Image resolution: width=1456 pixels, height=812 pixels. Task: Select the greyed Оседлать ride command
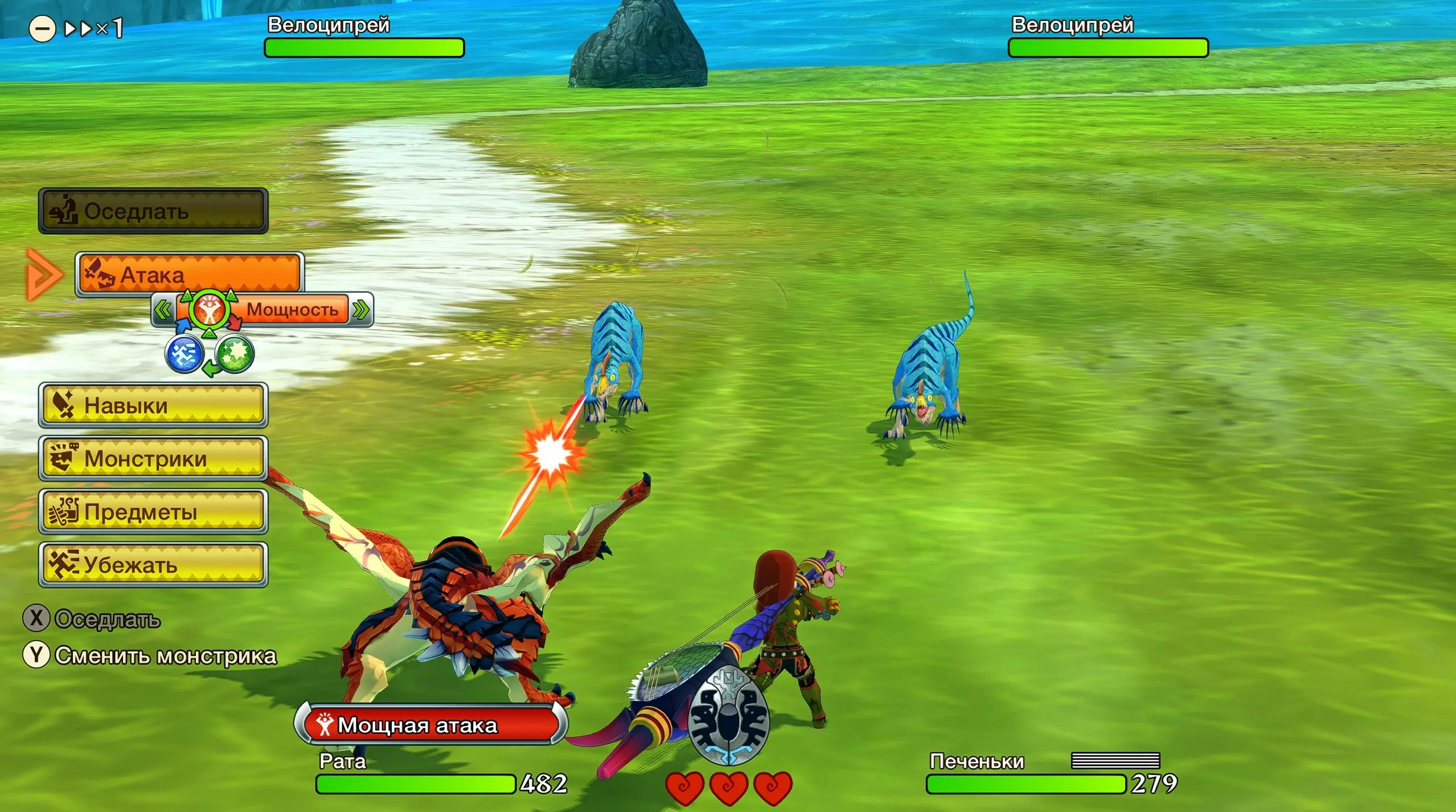[x=153, y=211]
